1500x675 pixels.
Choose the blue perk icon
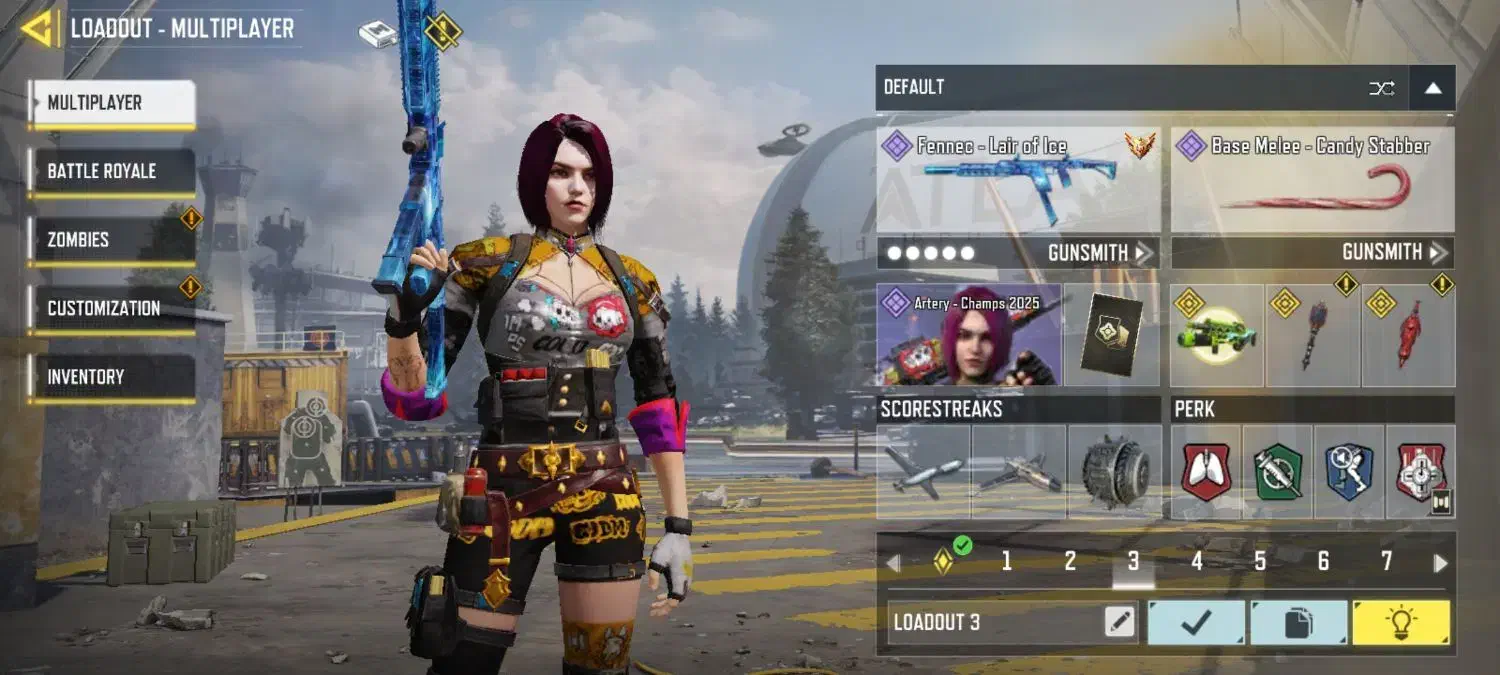pos(1349,471)
